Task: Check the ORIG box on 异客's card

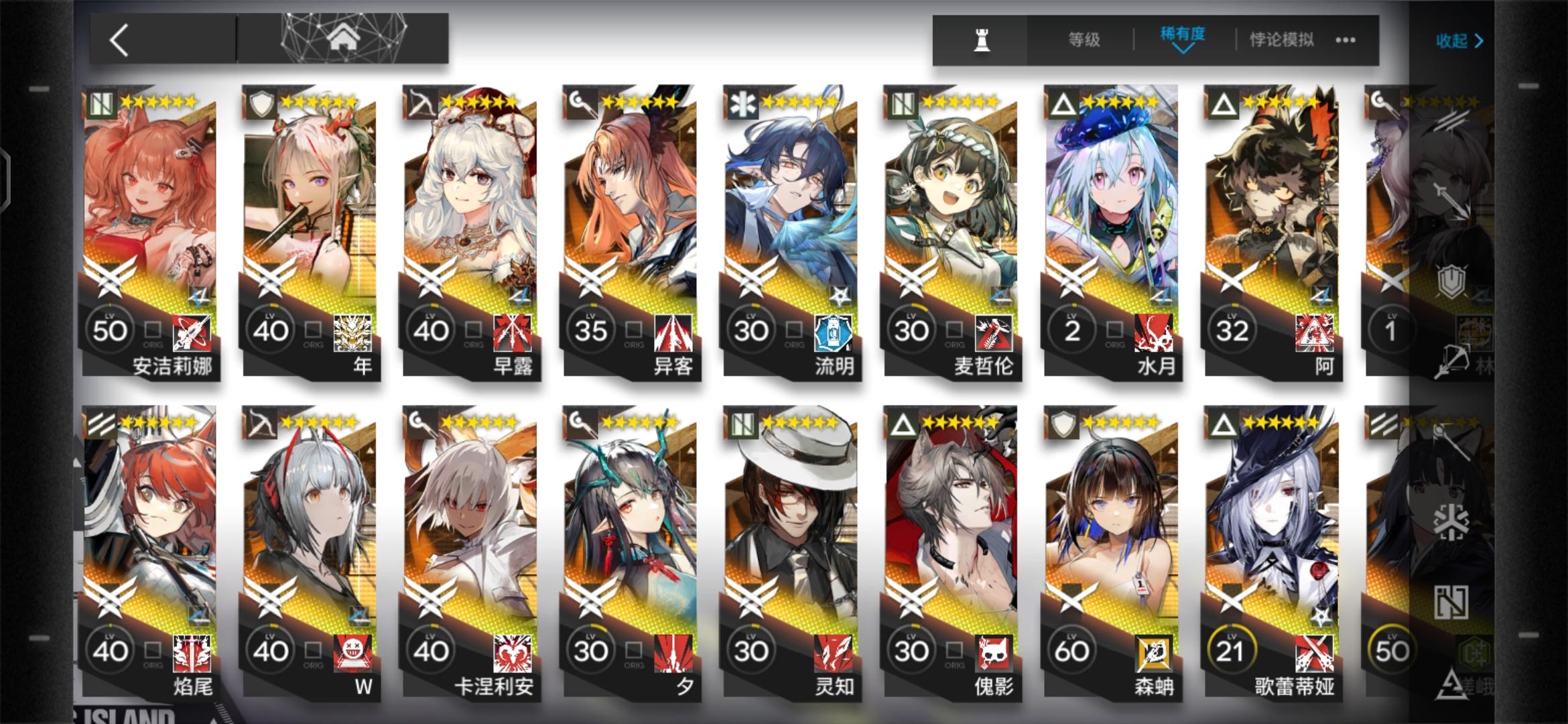Action: point(633,328)
